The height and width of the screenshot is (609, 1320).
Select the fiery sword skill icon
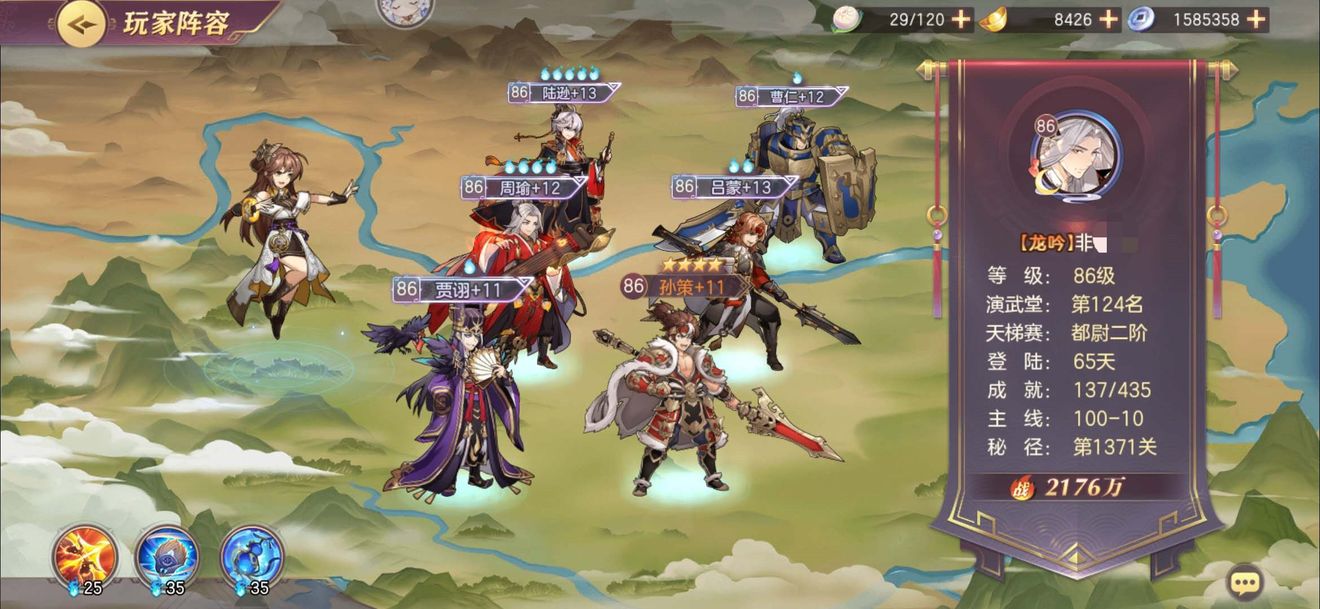(x=85, y=557)
